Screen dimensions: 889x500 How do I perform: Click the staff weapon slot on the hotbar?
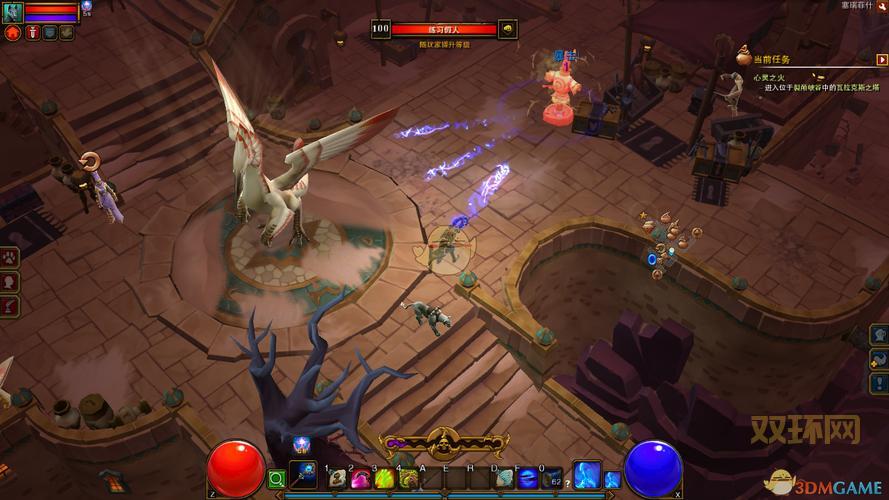pos(303,475)
